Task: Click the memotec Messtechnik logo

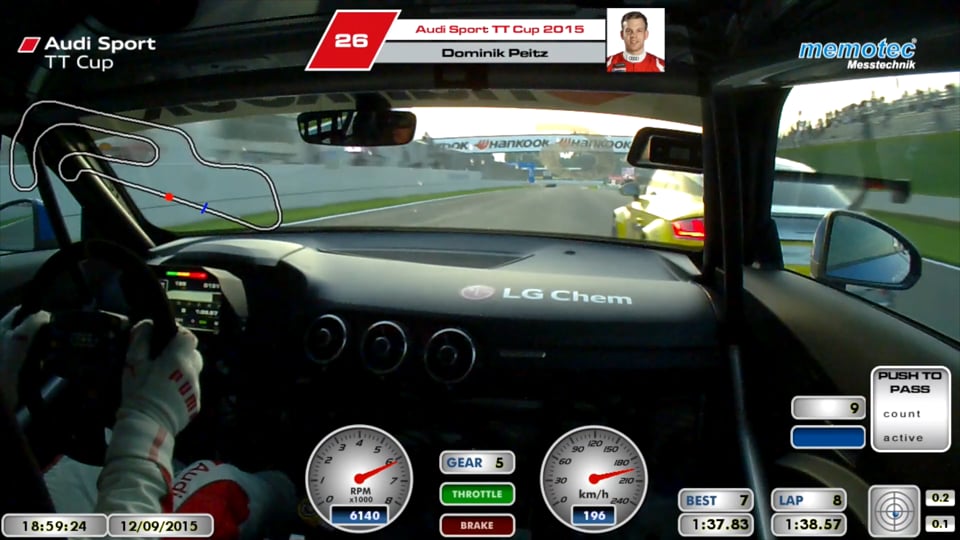Action: [857, 54]
